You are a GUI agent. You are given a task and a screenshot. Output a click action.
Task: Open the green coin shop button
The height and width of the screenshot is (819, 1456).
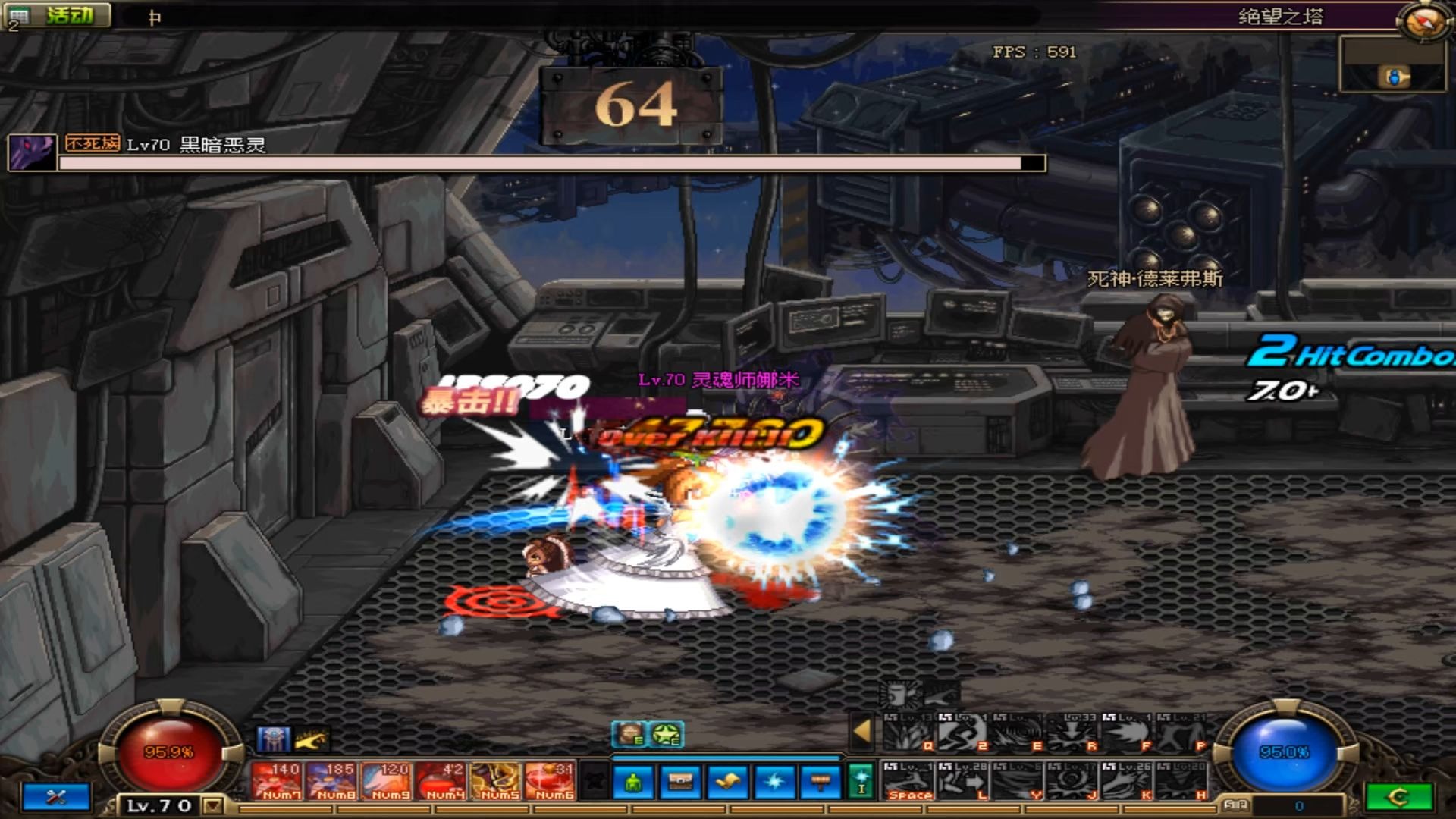1399,797
